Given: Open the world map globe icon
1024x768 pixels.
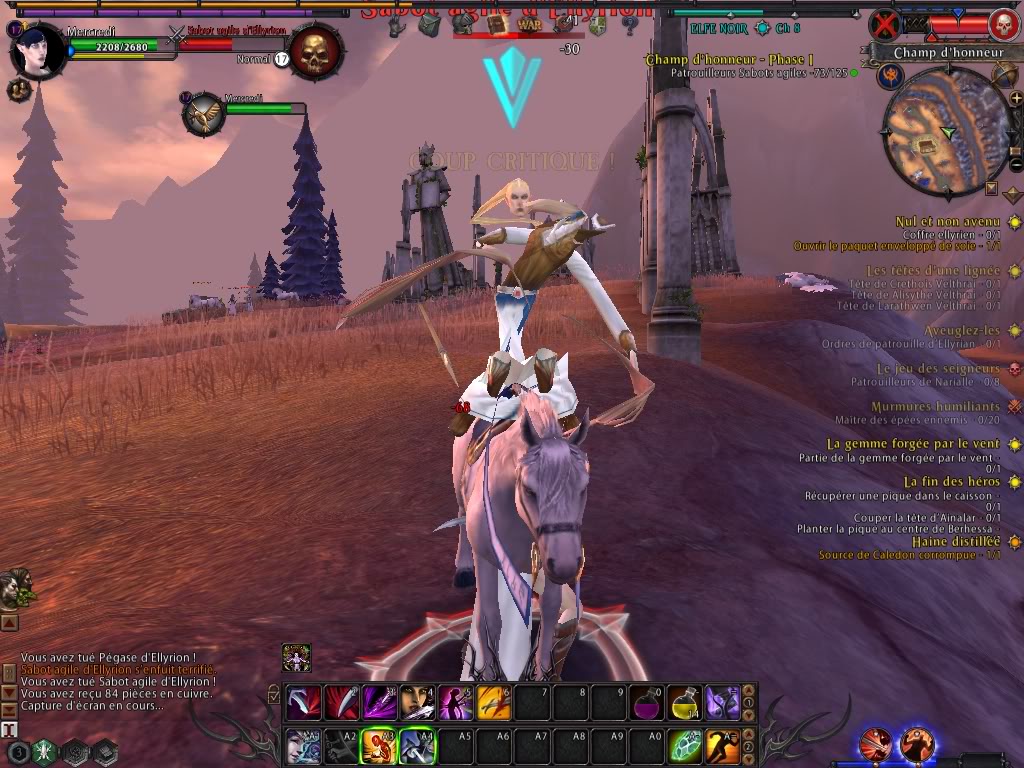Looking at the screenshot, I should (1003, 75).
